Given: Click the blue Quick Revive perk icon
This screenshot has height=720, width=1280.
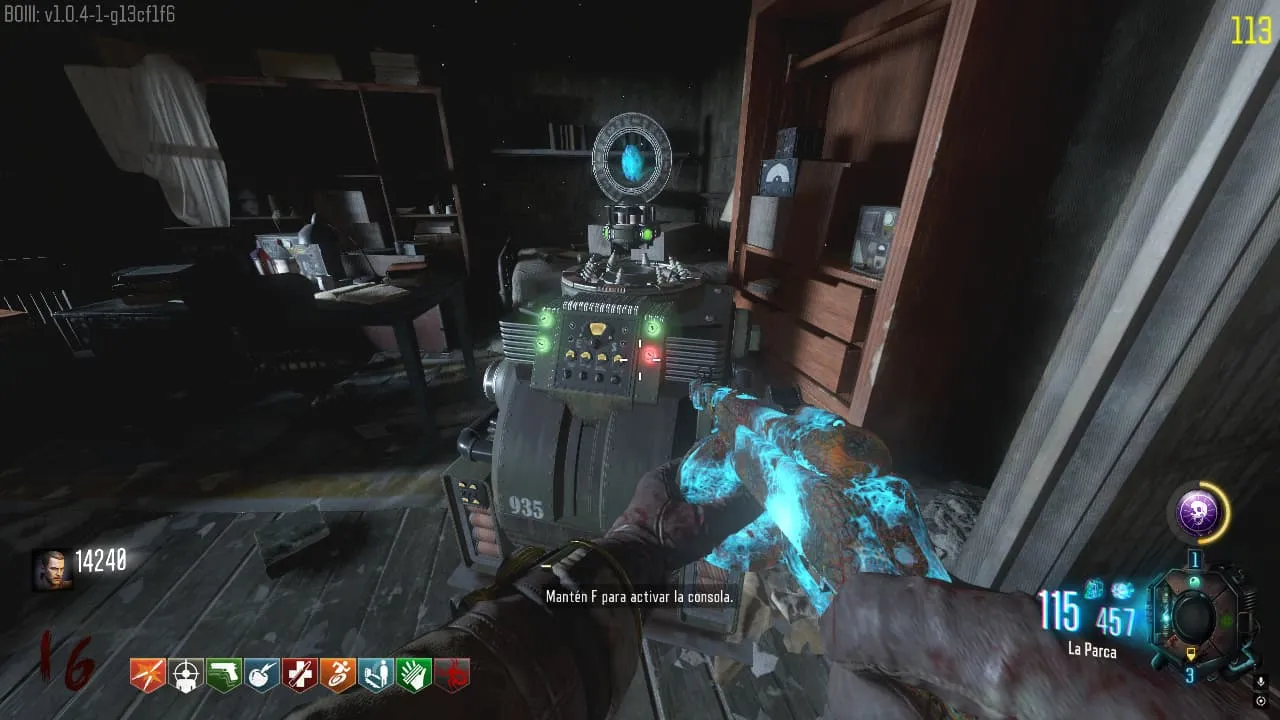Looking at the screenshot, I should pyautogui.click(x=375, y=675).
